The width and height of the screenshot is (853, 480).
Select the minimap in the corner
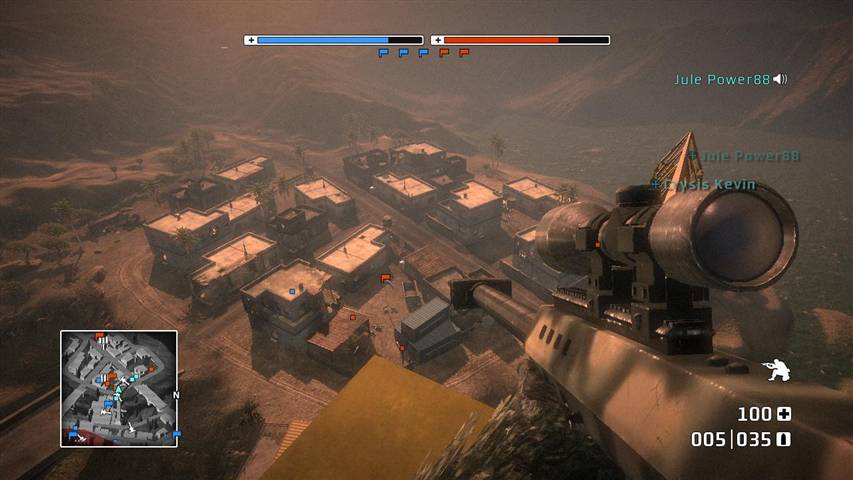119,388
